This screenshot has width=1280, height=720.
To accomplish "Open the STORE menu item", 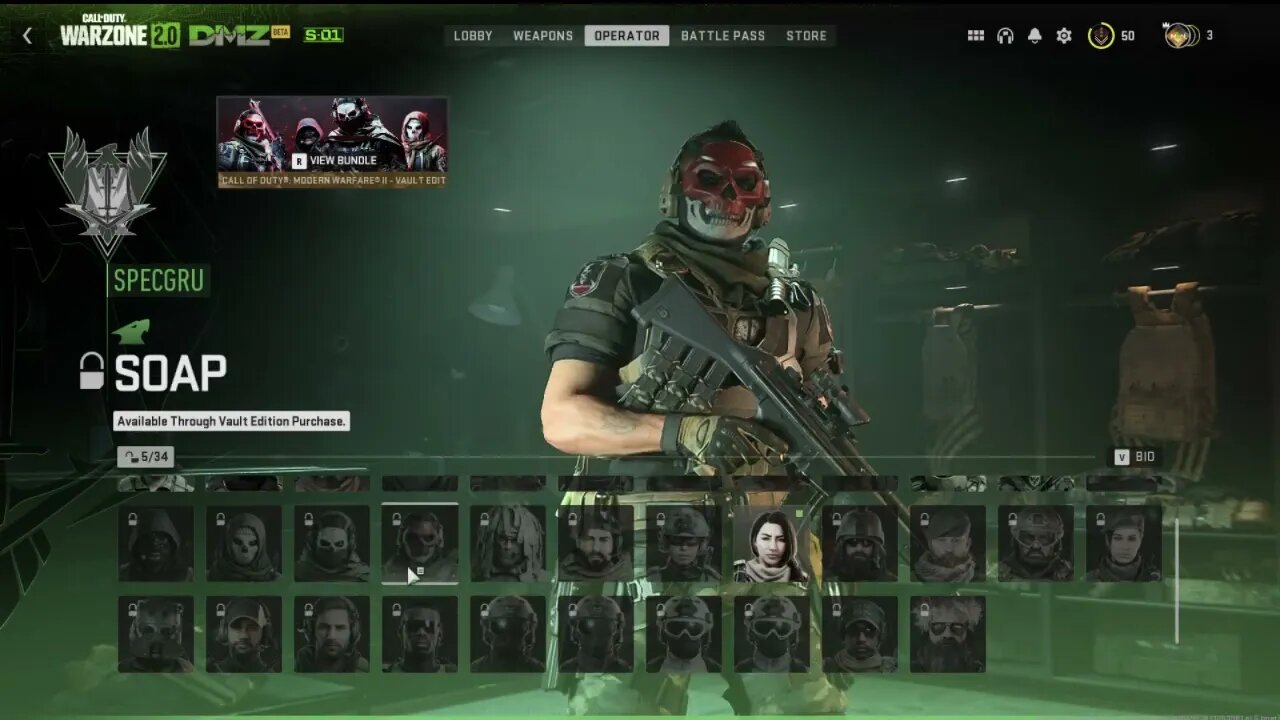I will (x=806, y=35).
